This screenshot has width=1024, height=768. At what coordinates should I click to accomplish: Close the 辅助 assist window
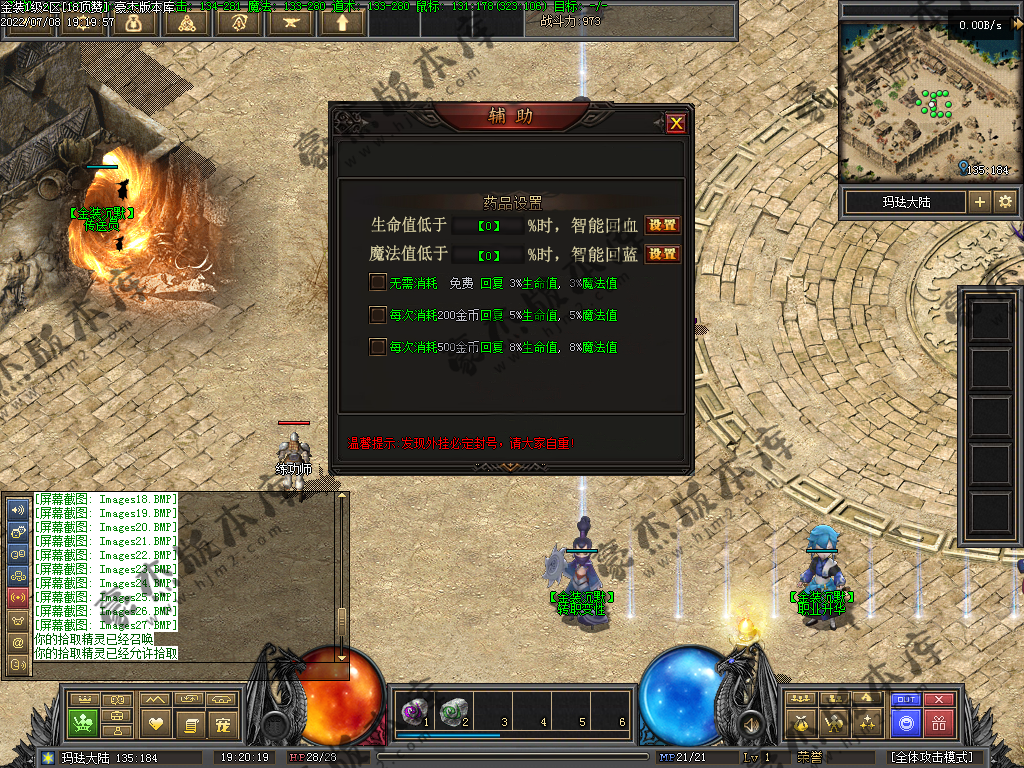(x=676, y=123)
